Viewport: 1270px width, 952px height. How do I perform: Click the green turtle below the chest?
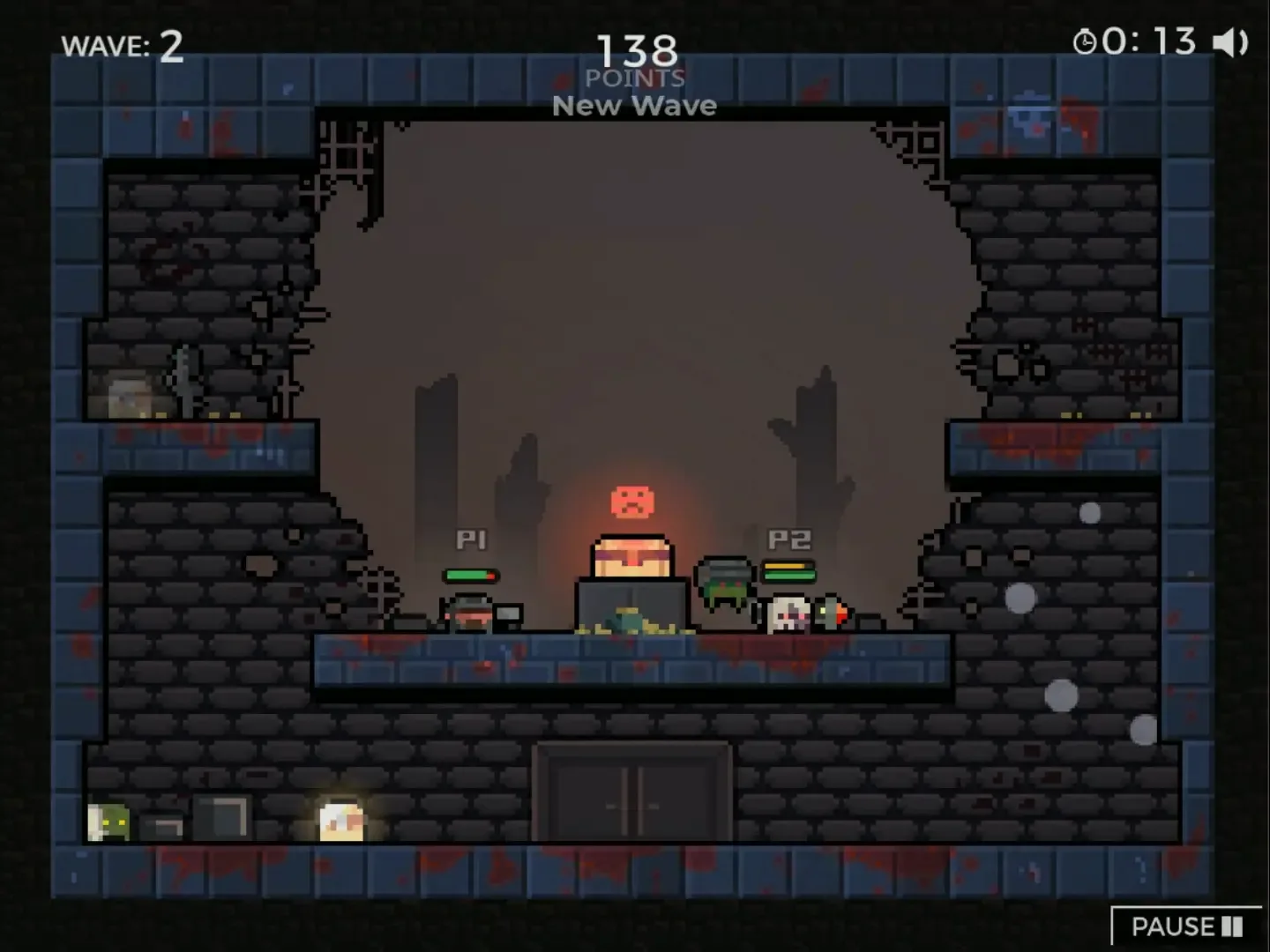(x=628, y=622)
